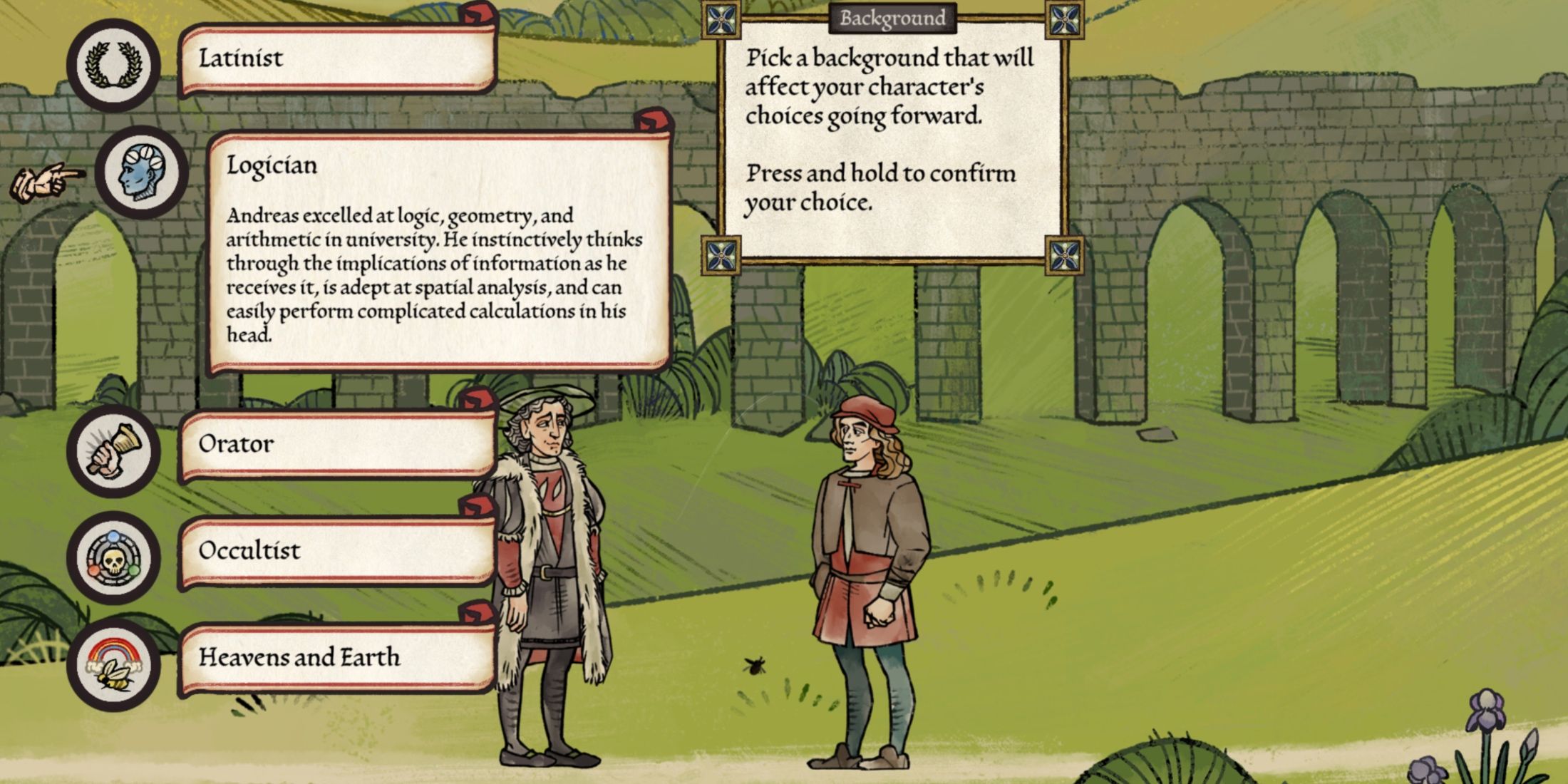Select the laurel wreath Latinist icon
Screen dimensions: 1568x784
point(113,65)
